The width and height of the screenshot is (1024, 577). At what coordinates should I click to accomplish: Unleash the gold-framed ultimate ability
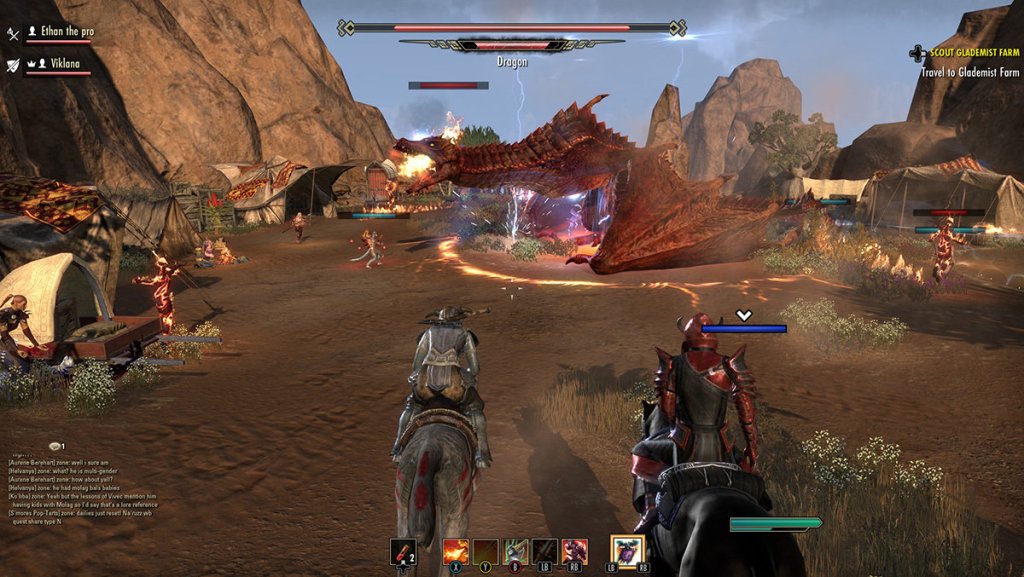pyautogui.click(x=628, y=551)
